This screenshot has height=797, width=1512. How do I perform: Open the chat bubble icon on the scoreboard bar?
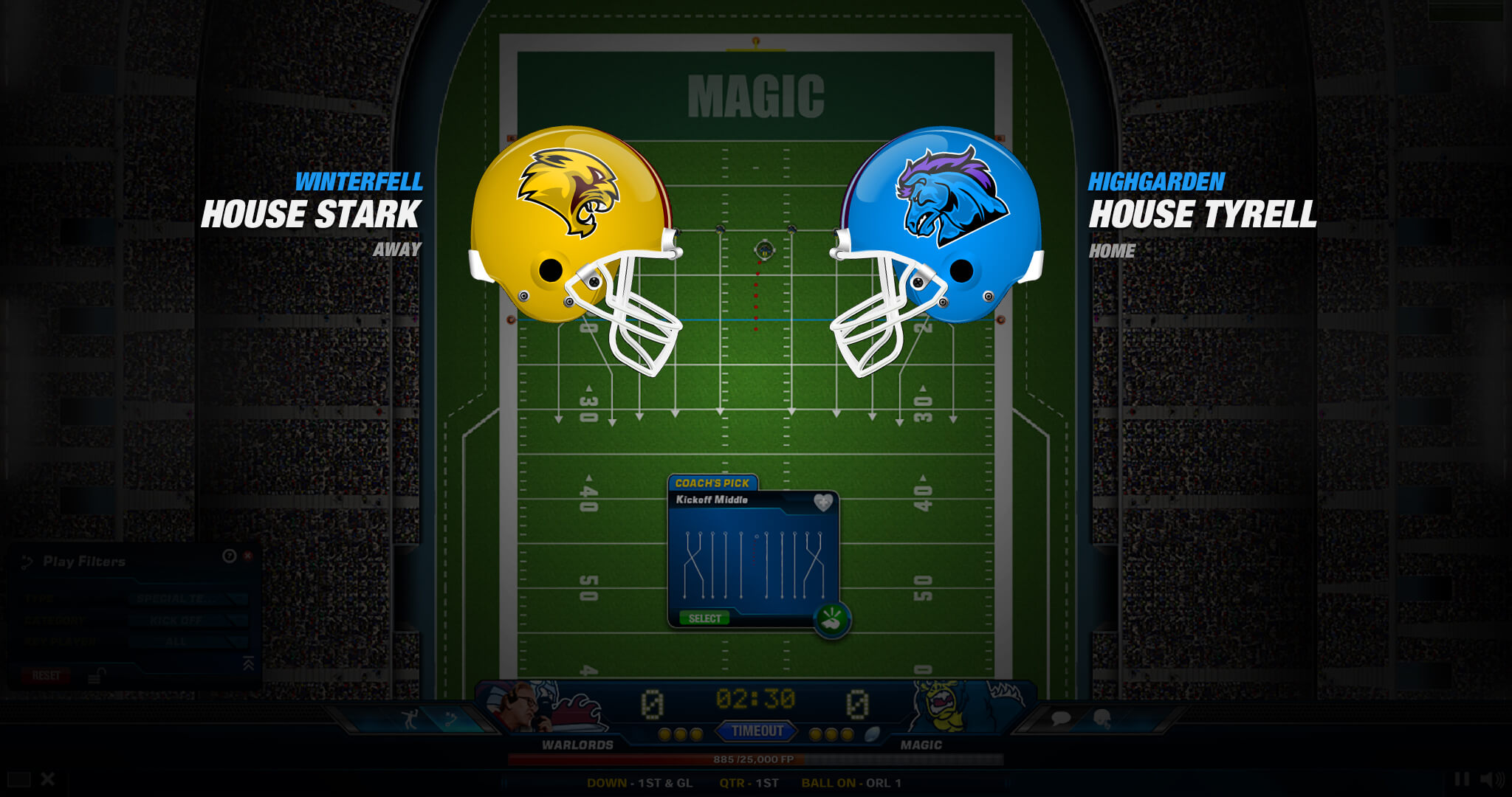click(1060, 719)
